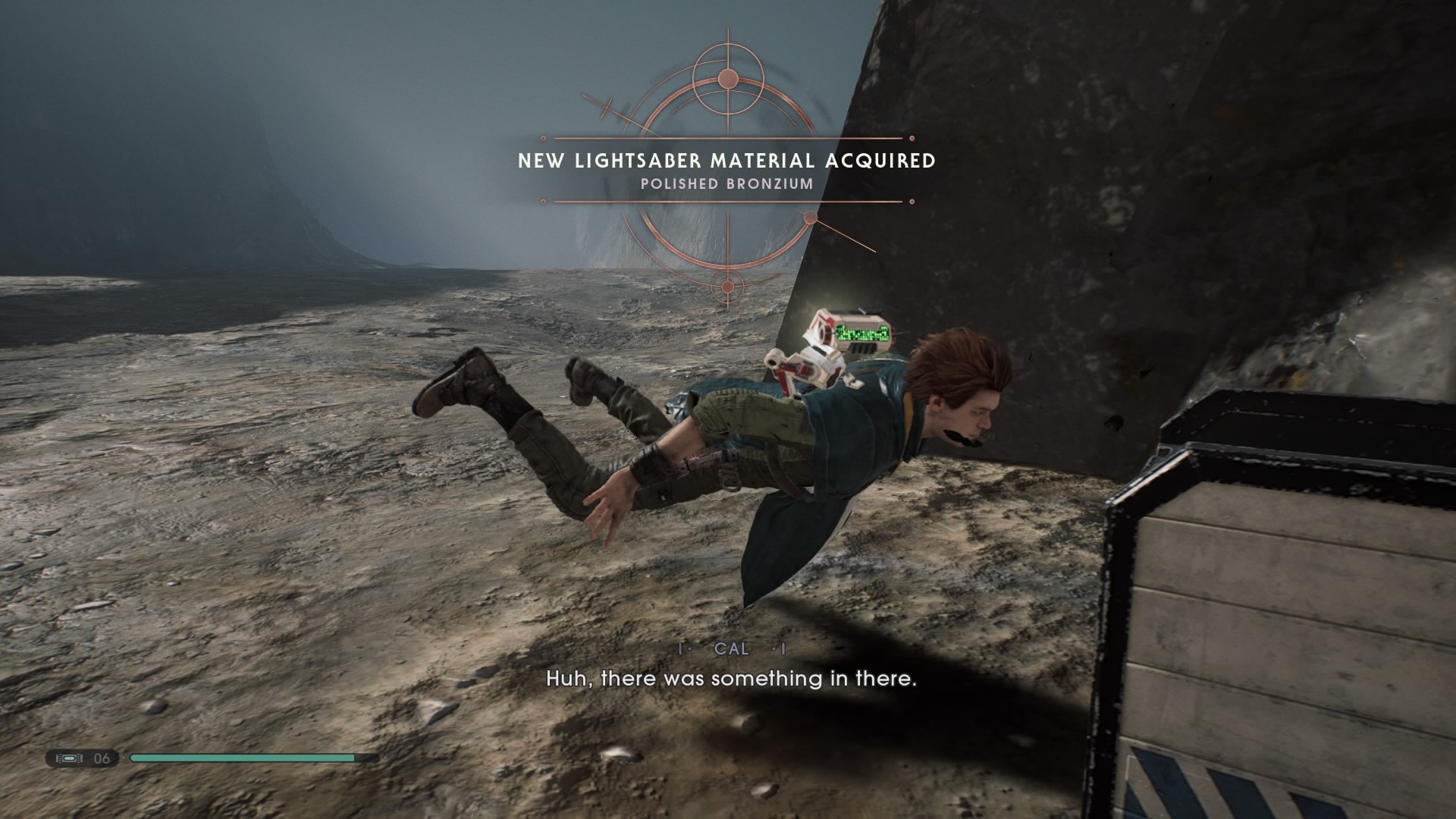Open details for POLISHED BRONZIUM material
The height and width of the screenshot is (819, 1456).
pos(728,182)
